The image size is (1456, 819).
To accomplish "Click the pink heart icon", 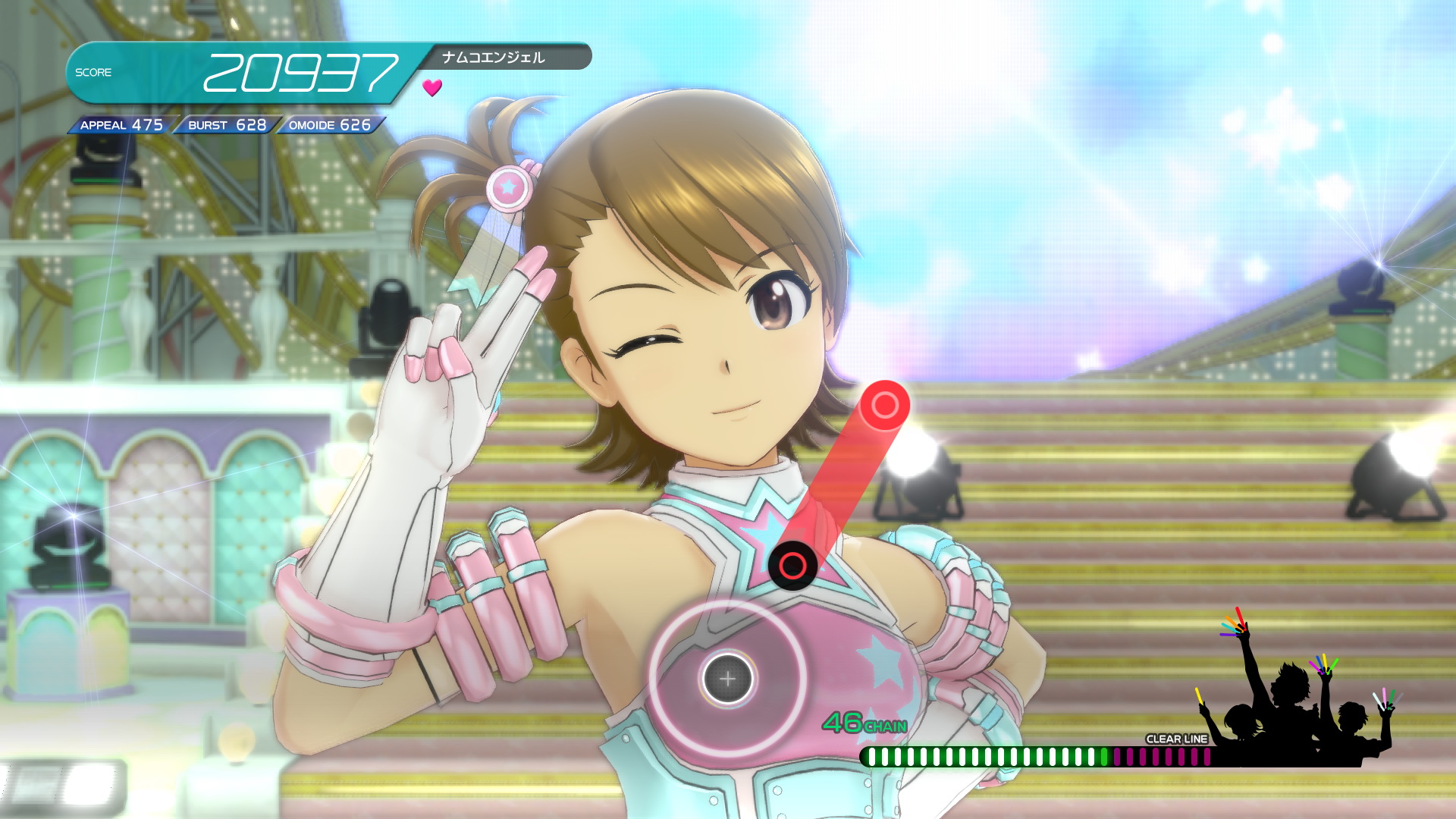I will [432, 88].
